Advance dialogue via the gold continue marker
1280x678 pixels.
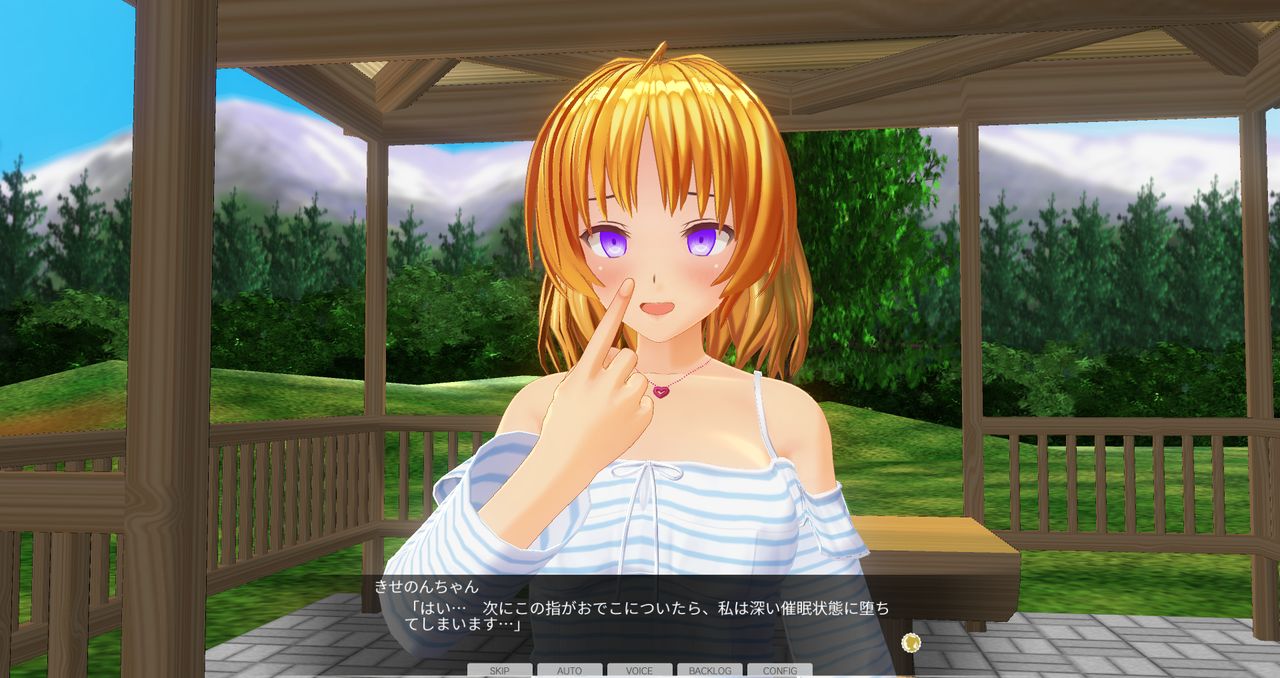point(910,642)
